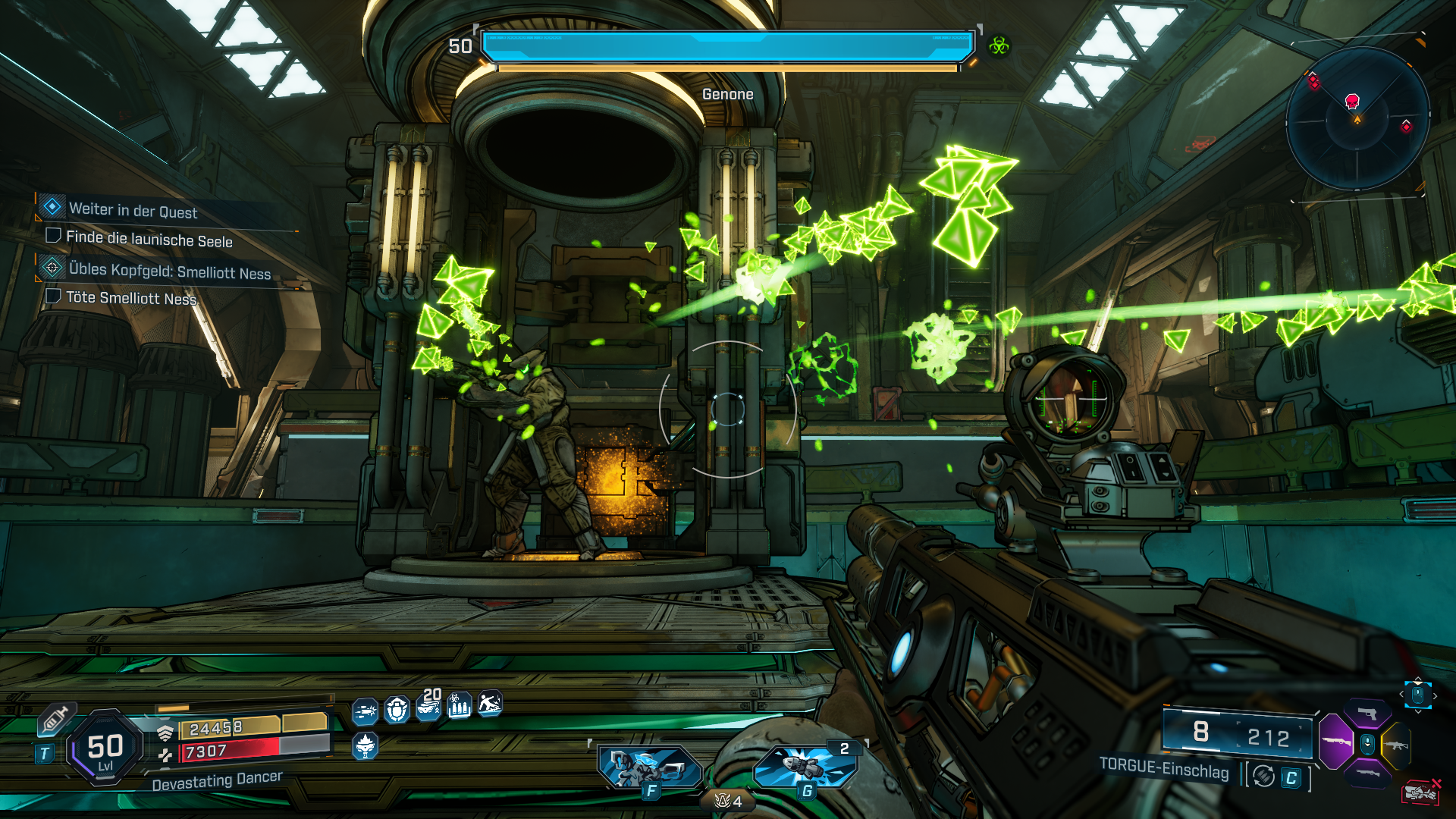Click the circular minimap radar
This screenshot has height=819, width=1456.
1357,119
